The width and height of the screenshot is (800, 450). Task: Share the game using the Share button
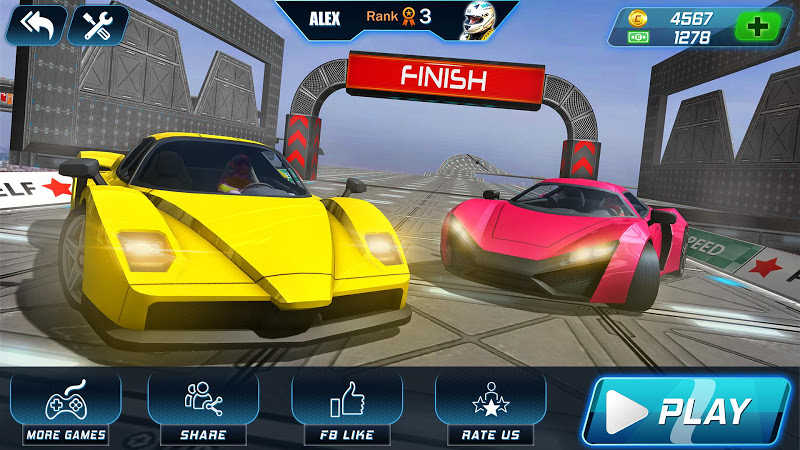(203, 407)
